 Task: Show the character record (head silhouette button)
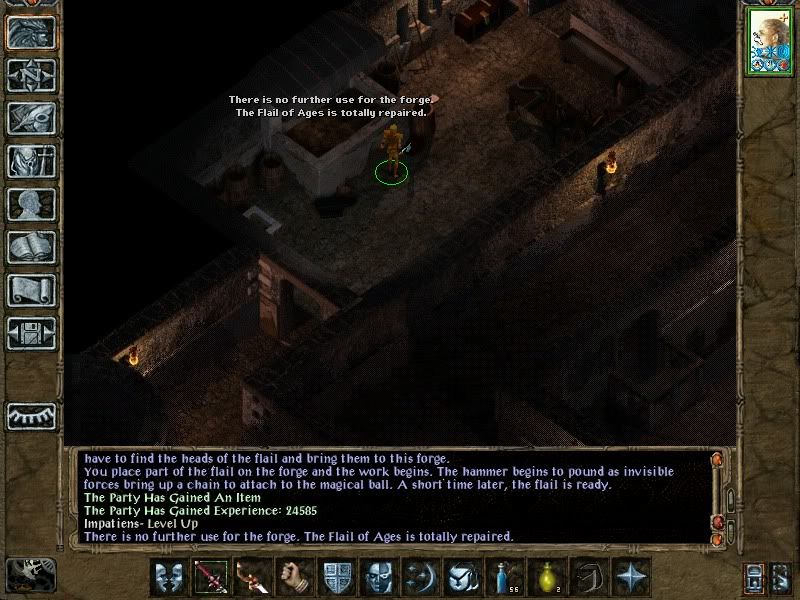click(x=31, y=204)
